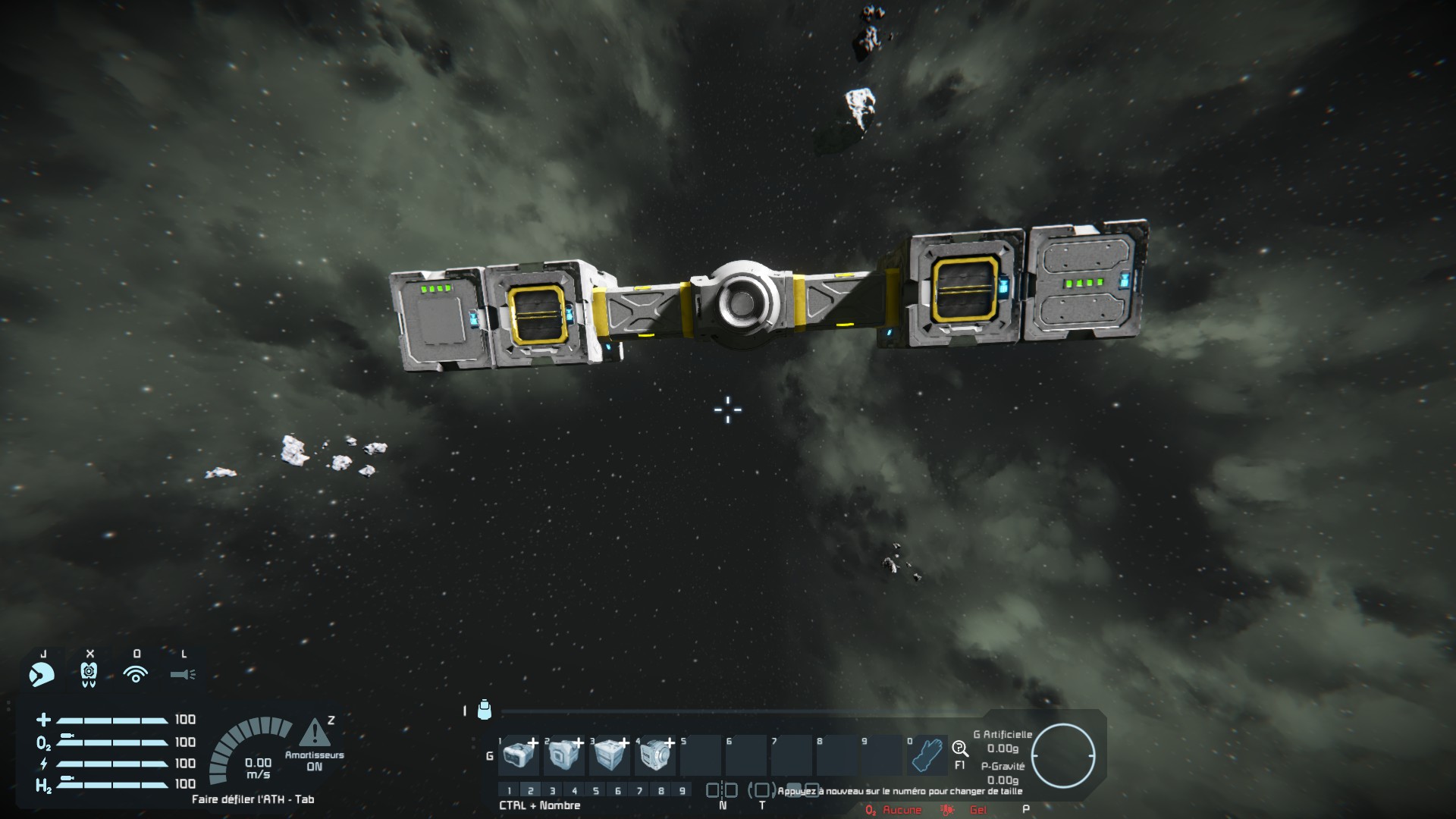This screenshot has width=1456, height=819.
Task: Switch to toolbar page 3
Action: pyautogui.click(x=553, y=791)
